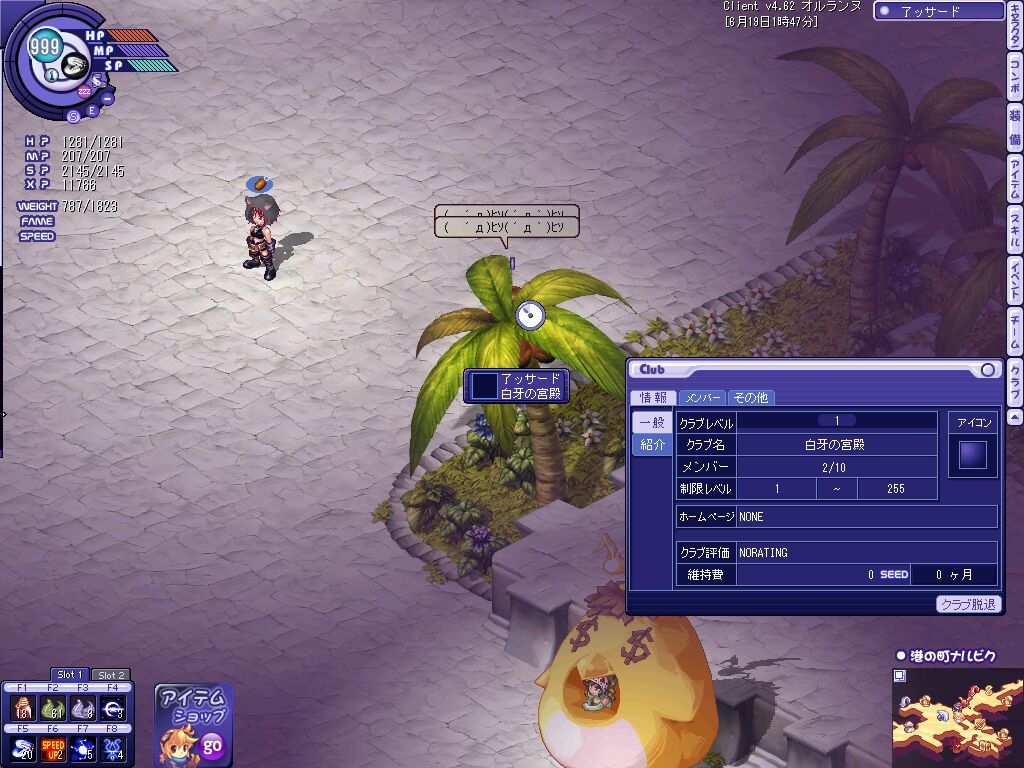Switch to the メンバー tab in Club window
Viewport: 1024px width, 768px height.
702,397
